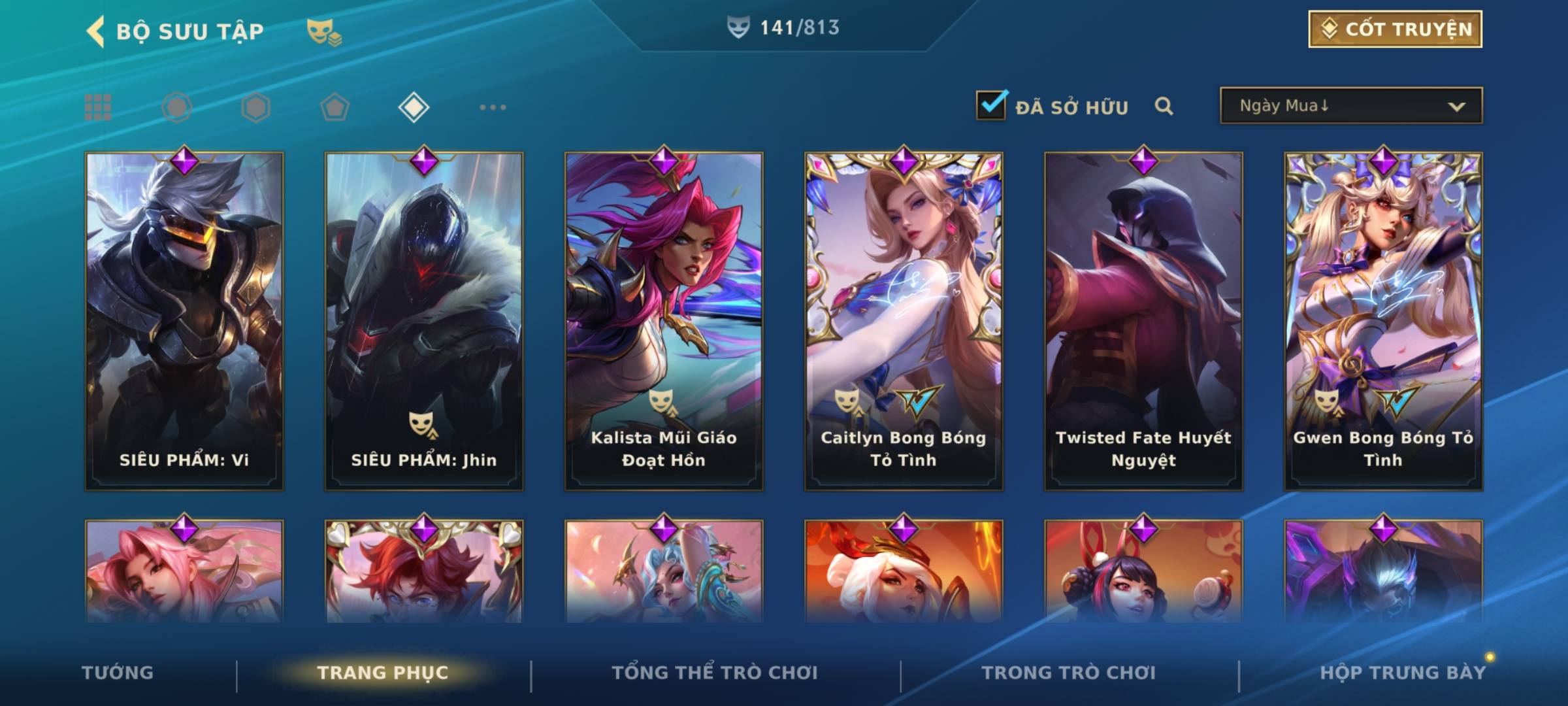Switch to the Tổng Thể Trò Chơi tab
The width and height of the screenshot is (1568, 706).
715,673
